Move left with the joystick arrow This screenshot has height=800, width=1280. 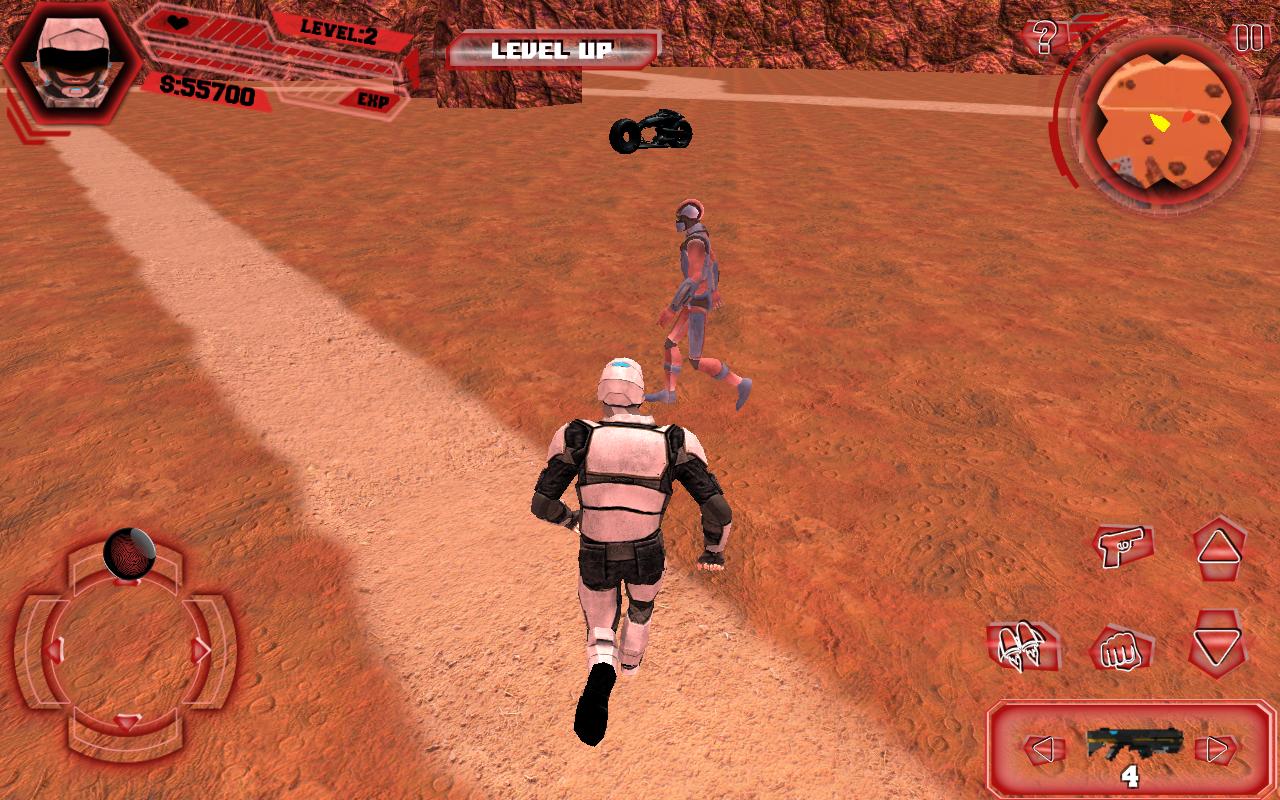54,651
